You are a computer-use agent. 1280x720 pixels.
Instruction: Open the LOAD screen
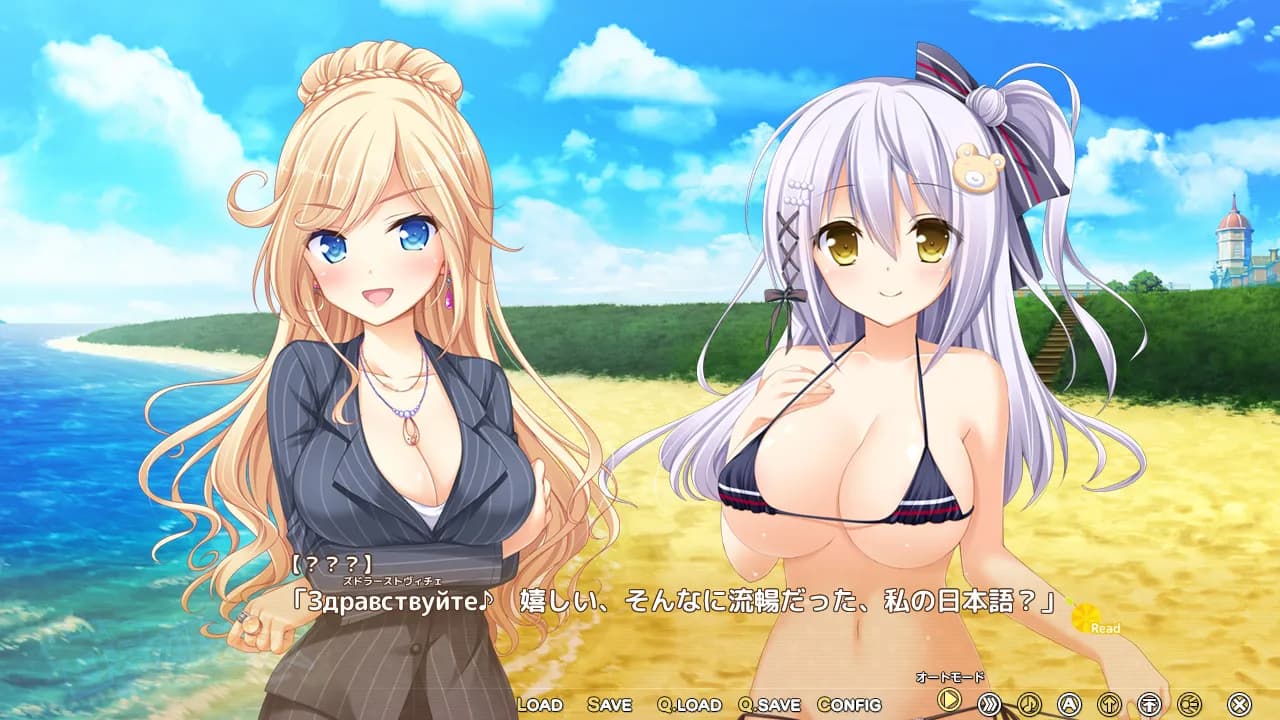(538, 705)
